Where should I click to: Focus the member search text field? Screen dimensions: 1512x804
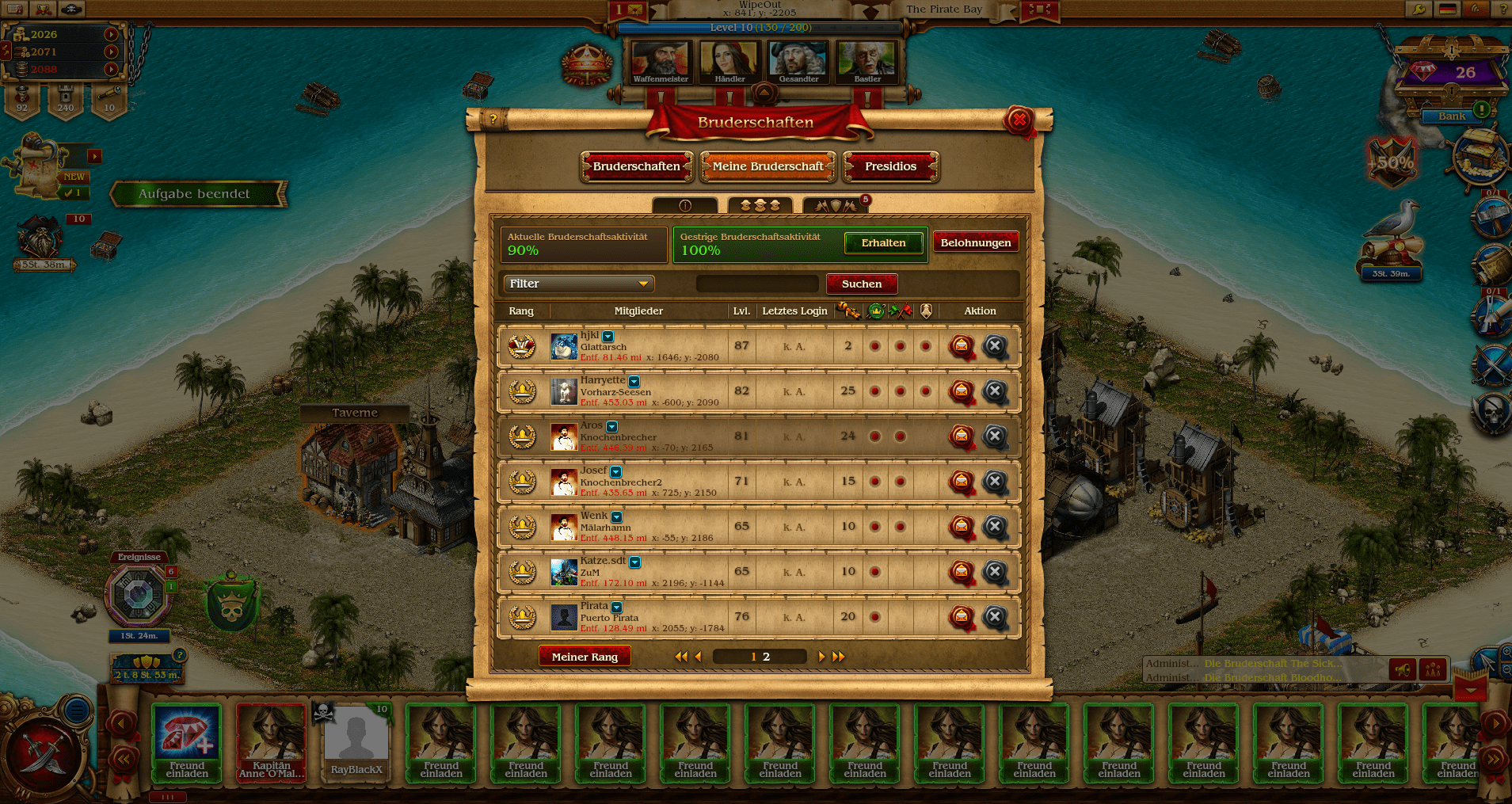[756, 284]
